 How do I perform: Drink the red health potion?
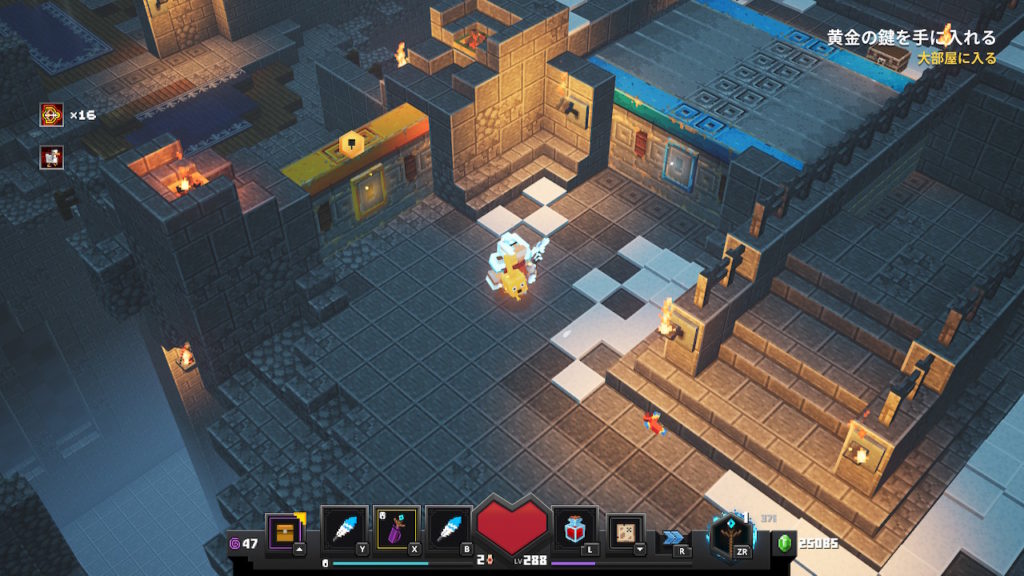click(x=574, y=529)
